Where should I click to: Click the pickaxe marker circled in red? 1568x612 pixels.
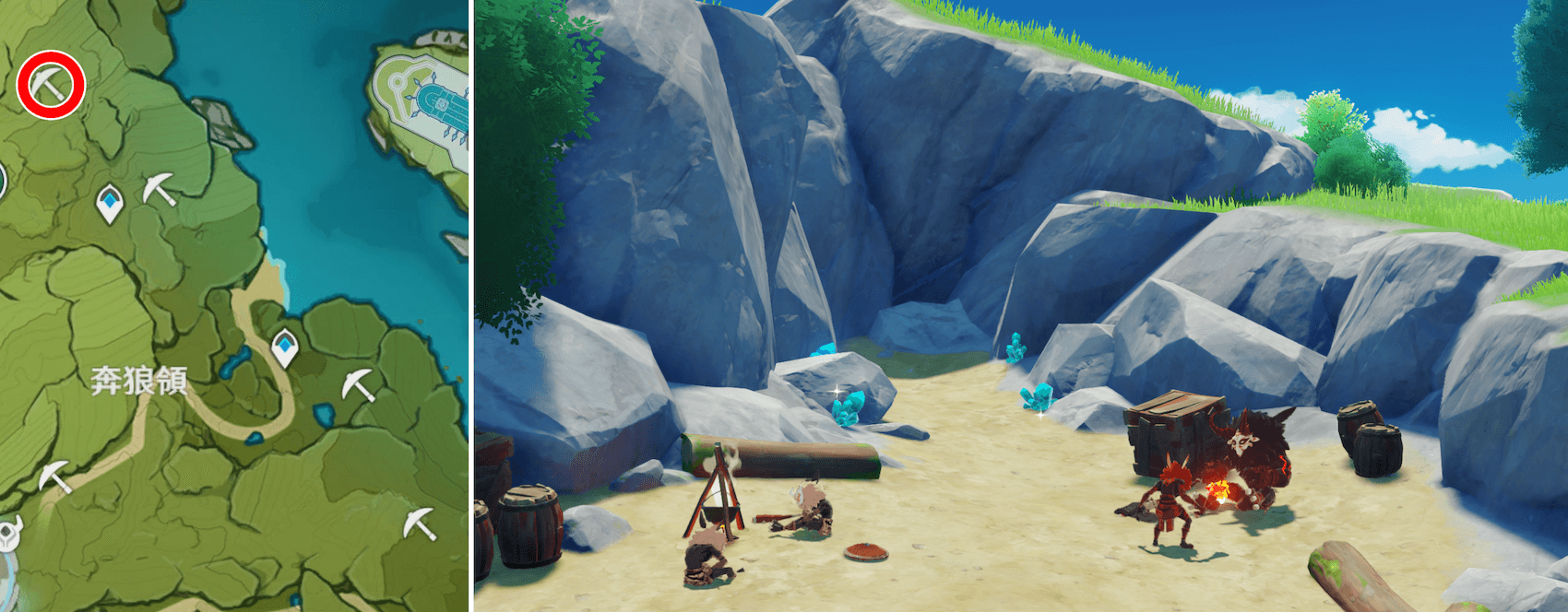click(51, 85)
